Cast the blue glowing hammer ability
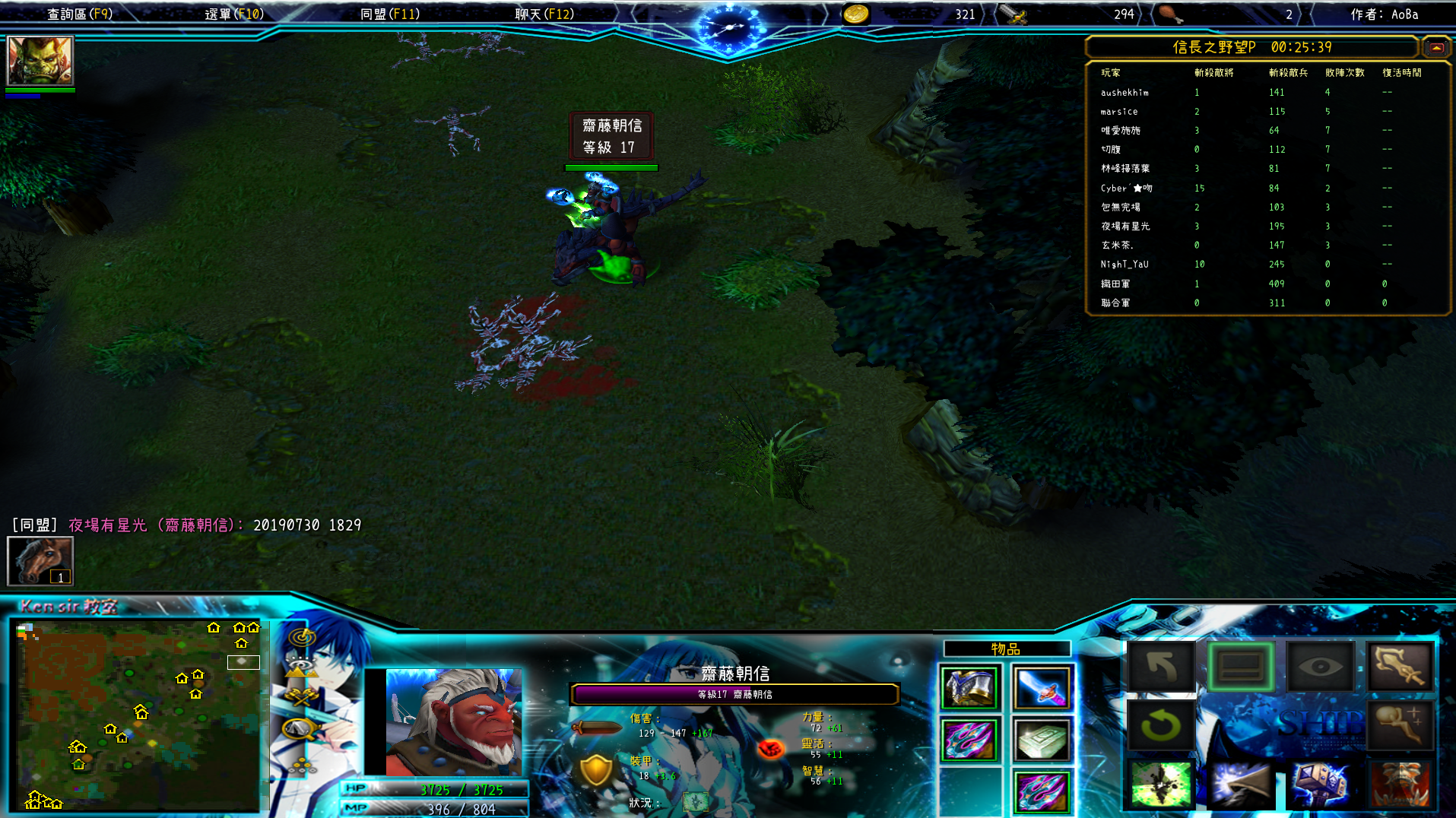The image size is (1456, 818). pos(1321,784)
